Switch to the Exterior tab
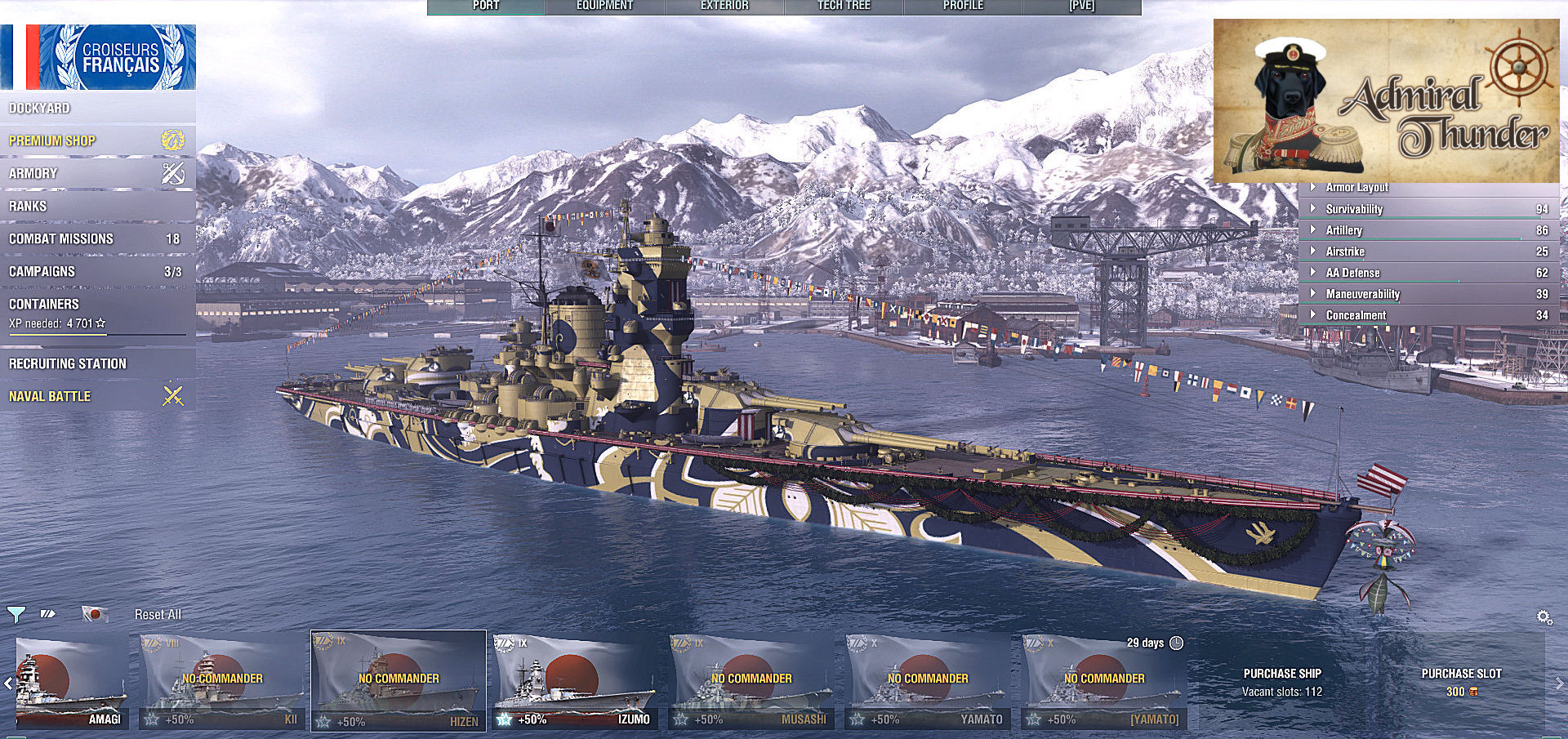Screen dimensions: 1568x739 [x=724, y=7]
